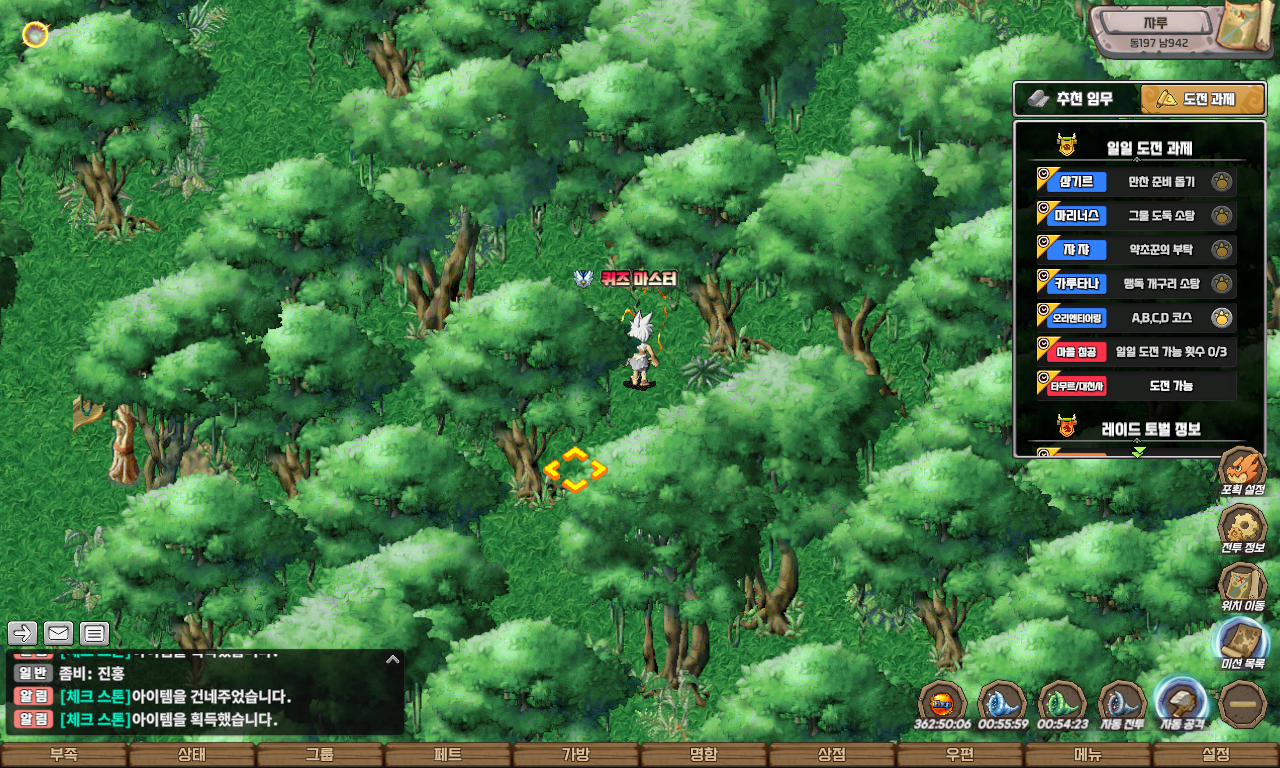Open the 우편 (mail) menu
This screenshot has width=1280, height=768.
[960, 755]
